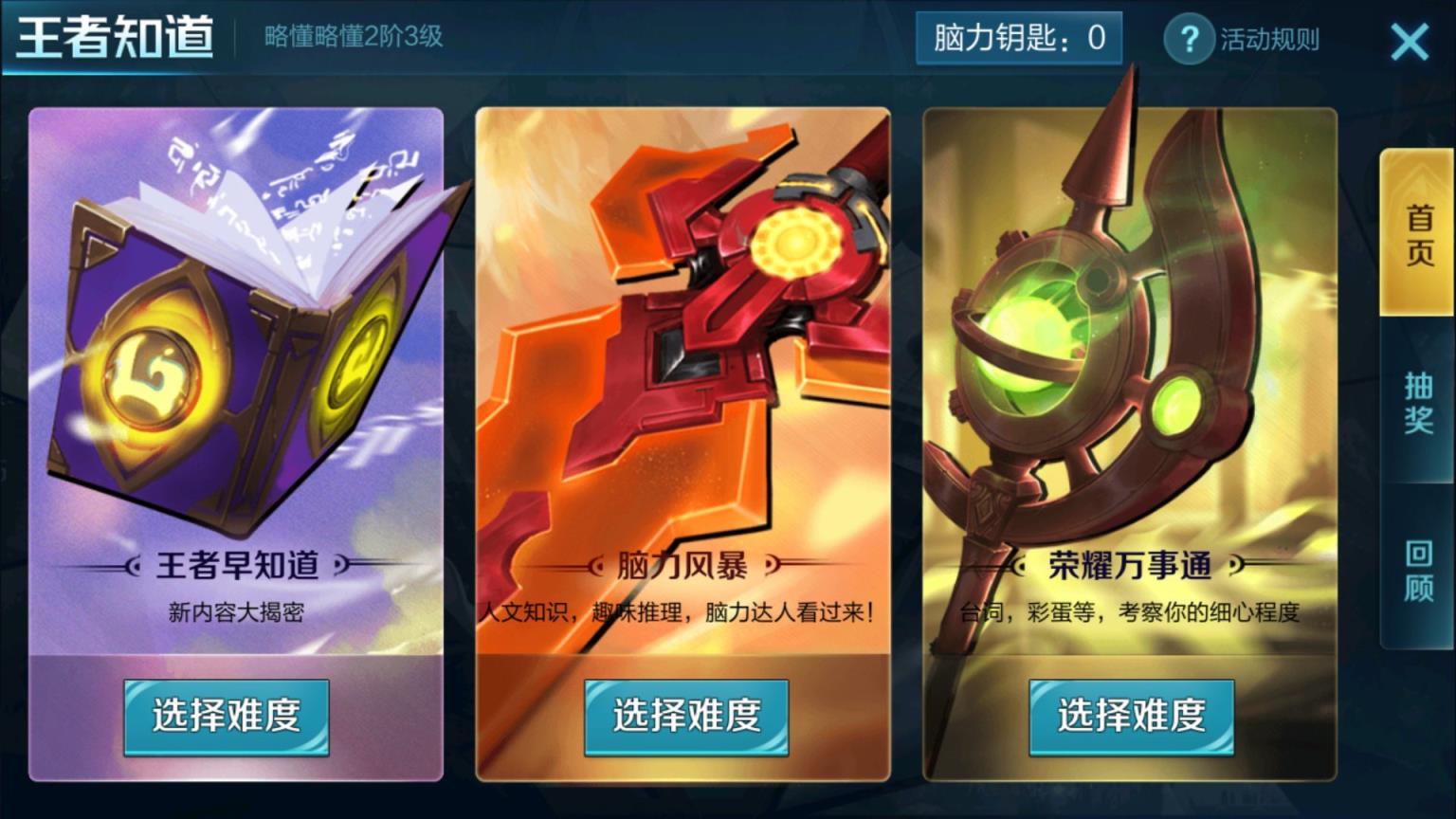The width and height of the screenshot is (1456, 819).
Task: Open the 回顾 tab
Action: tap(1414, 573)
